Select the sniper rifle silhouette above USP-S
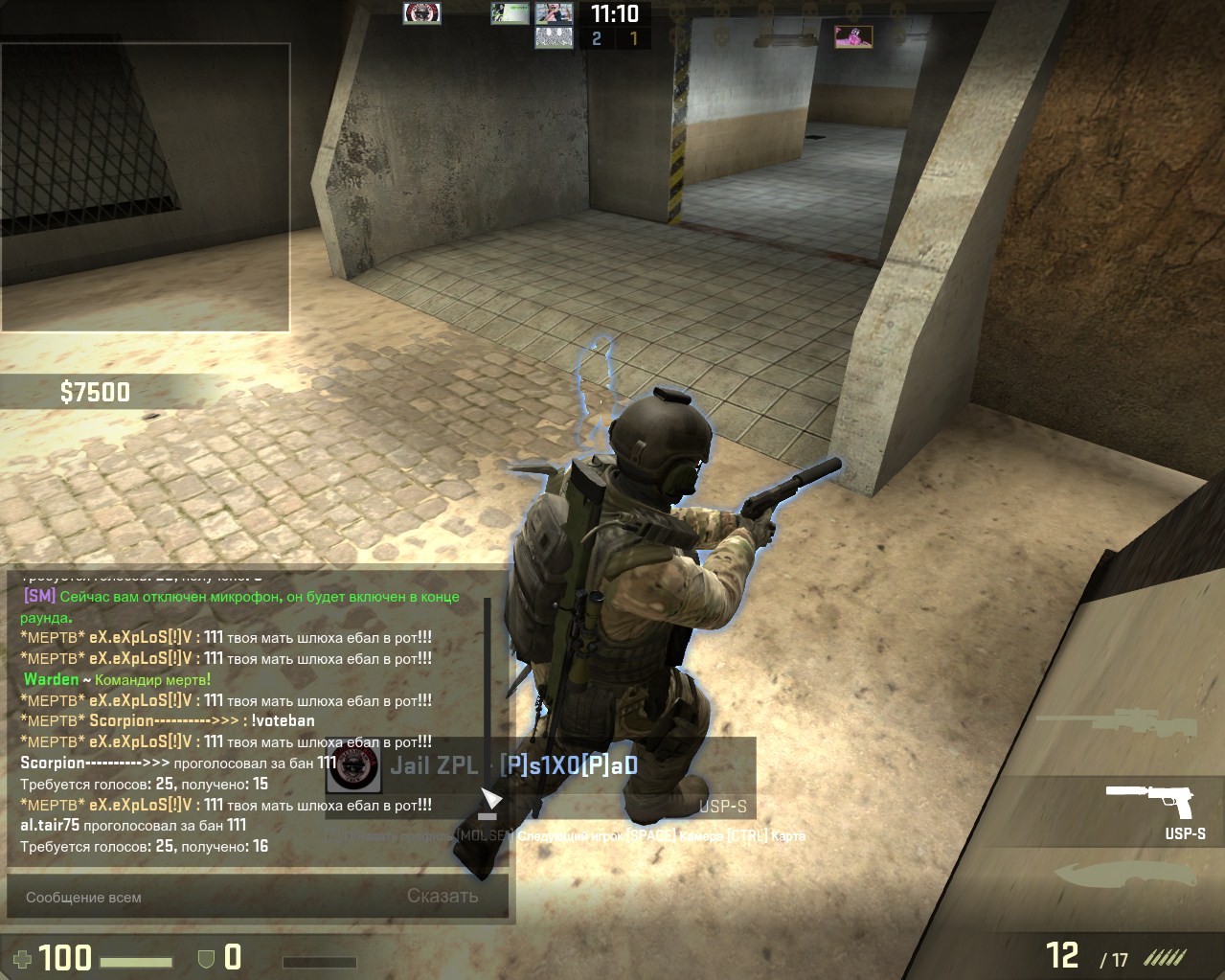Image resolution: width=1225 pixels, height=980 pixels. click(1118, 724)
